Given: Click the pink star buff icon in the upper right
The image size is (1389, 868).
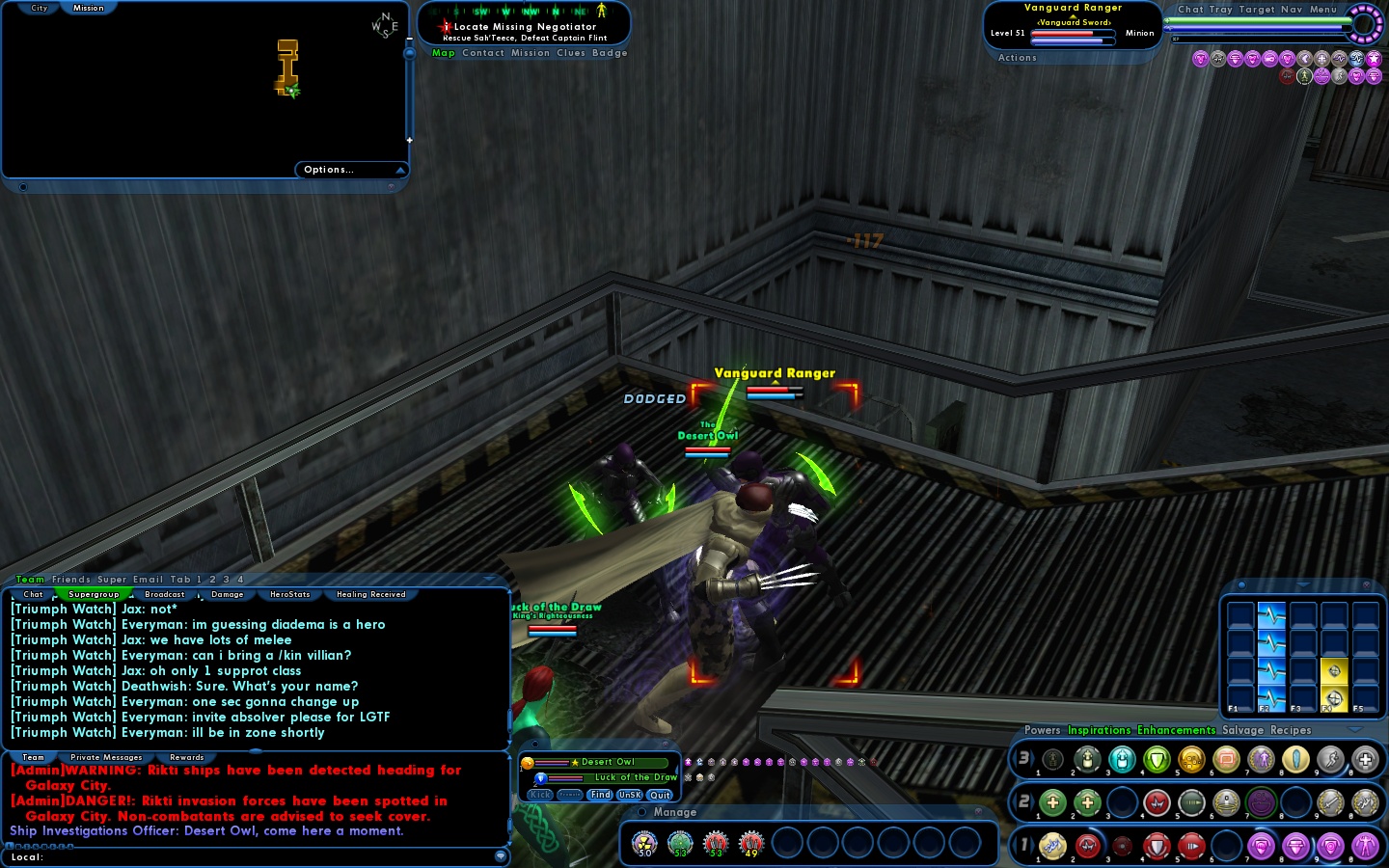Looking at the screenshot, I should click(1374, 59).
